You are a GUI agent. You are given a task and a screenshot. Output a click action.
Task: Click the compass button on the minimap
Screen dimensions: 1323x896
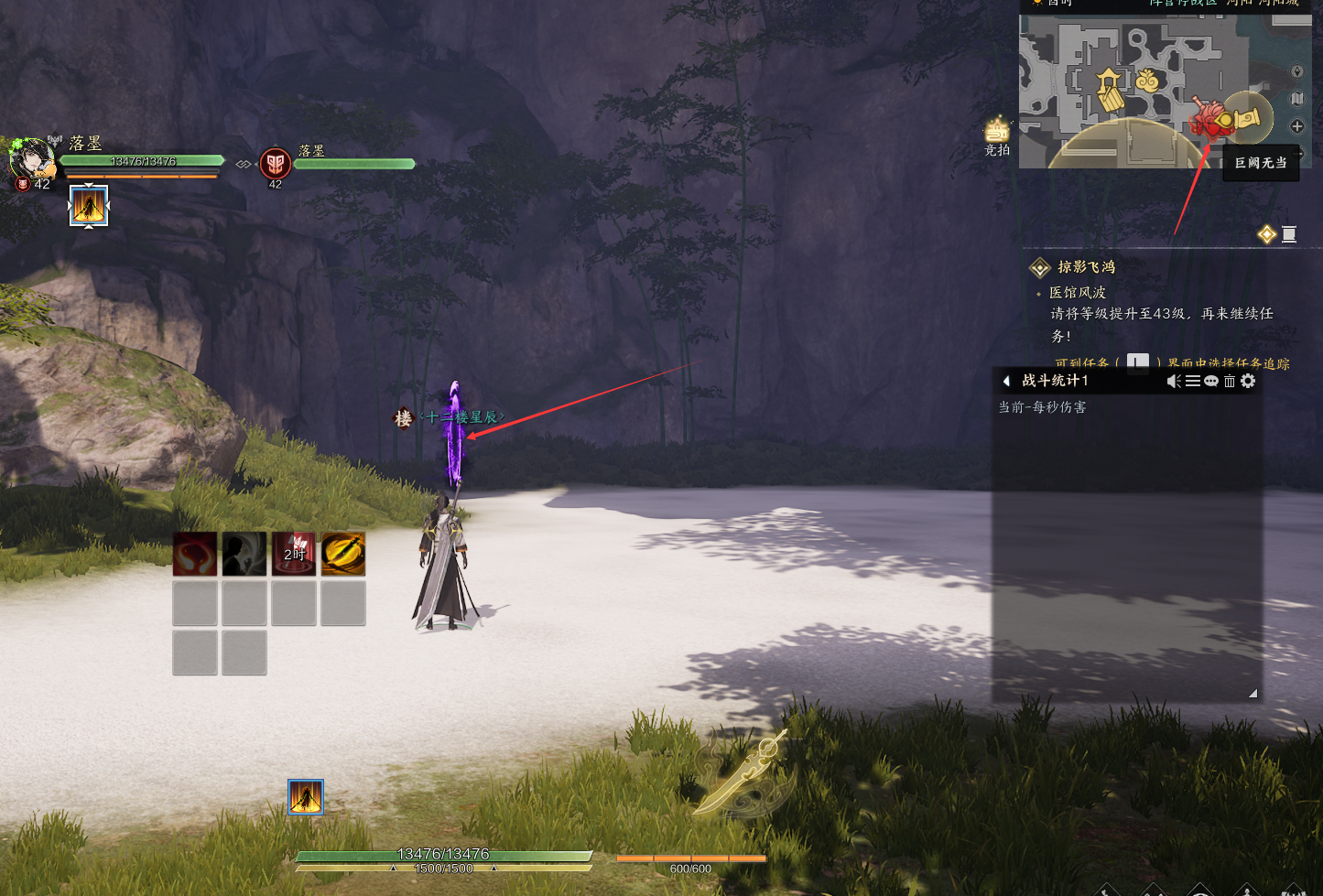(1296, 71)
